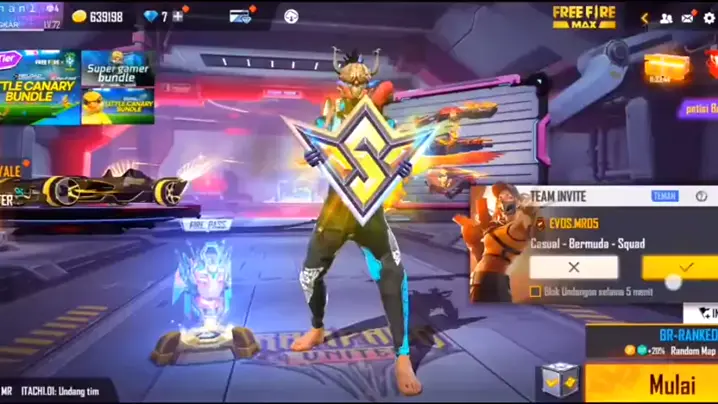Start the match with the Mulai button

pyautogui.click(x=671, y=384)
